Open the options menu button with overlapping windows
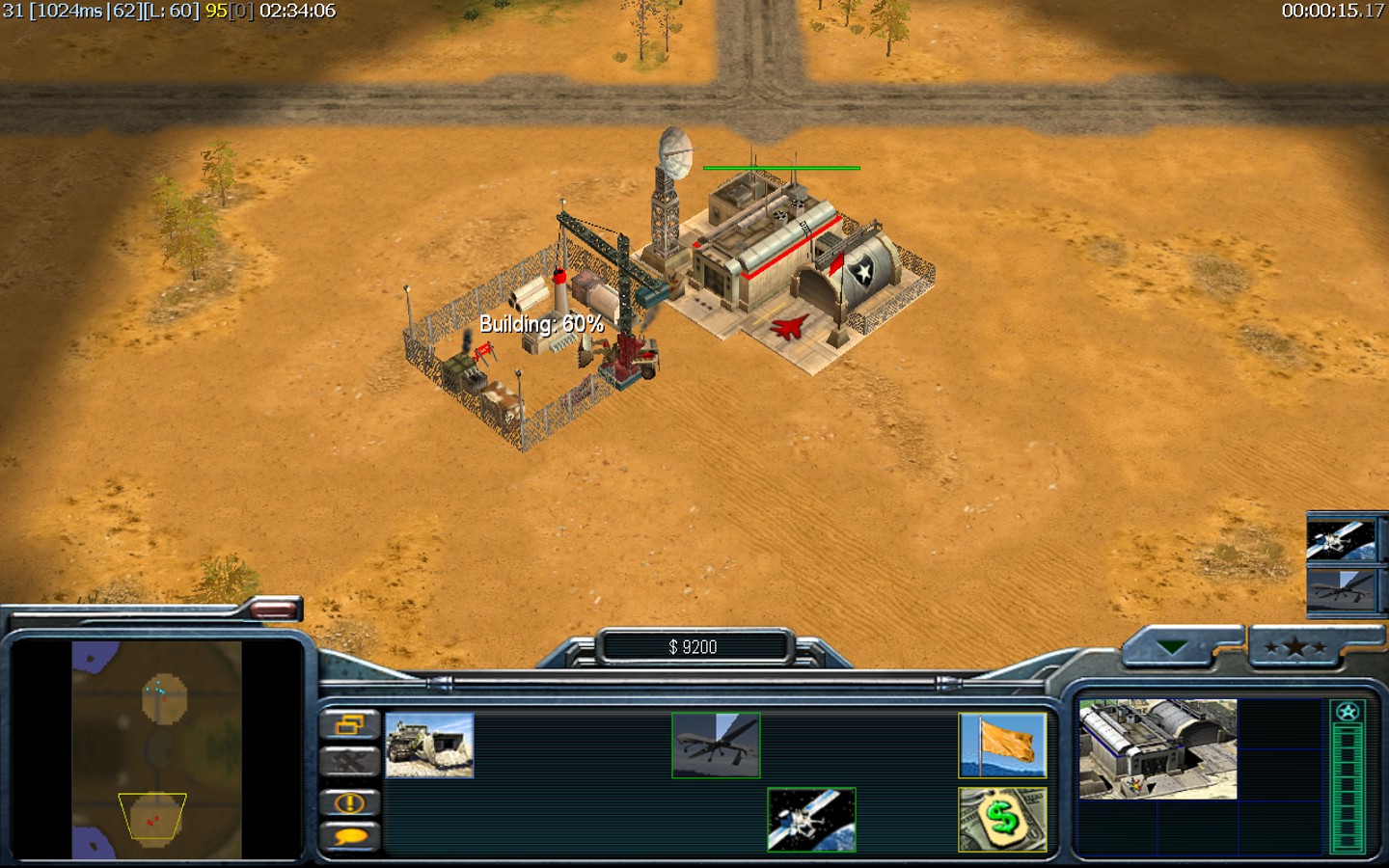The height and width of the screenshot is (868, 1389). click(349, 724)
